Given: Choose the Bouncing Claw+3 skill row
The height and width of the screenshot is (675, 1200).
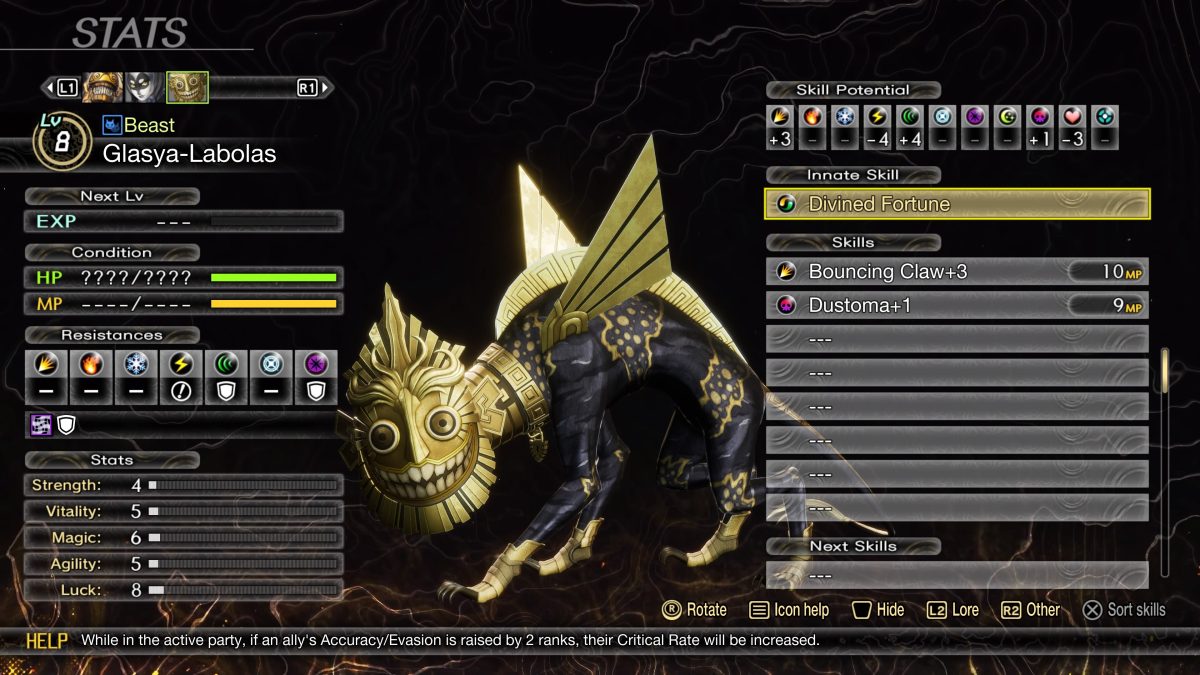Looking at the screenshot, I should (x=957, y=272).
